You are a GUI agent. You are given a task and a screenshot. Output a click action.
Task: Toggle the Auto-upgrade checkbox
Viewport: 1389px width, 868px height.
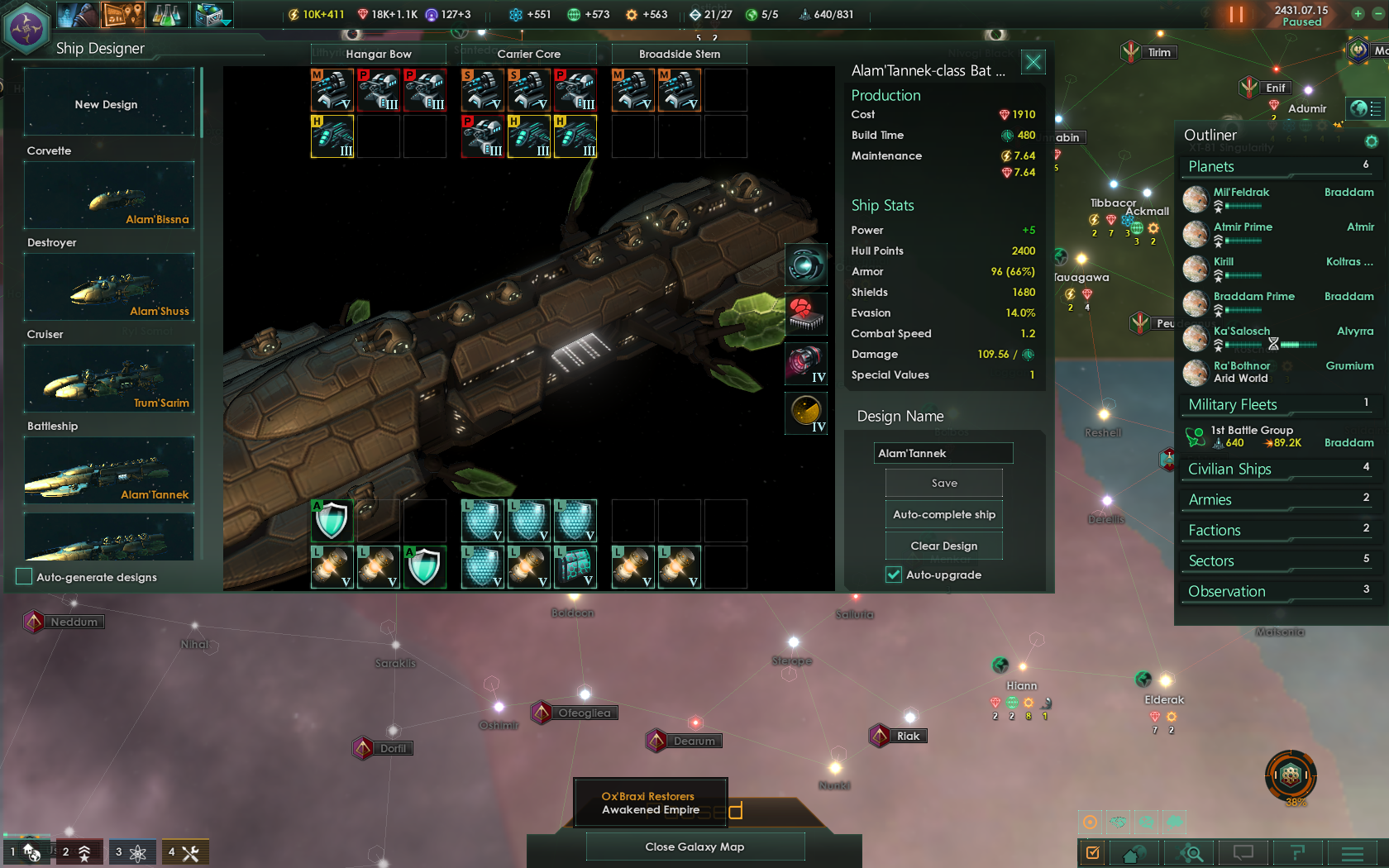894,575
